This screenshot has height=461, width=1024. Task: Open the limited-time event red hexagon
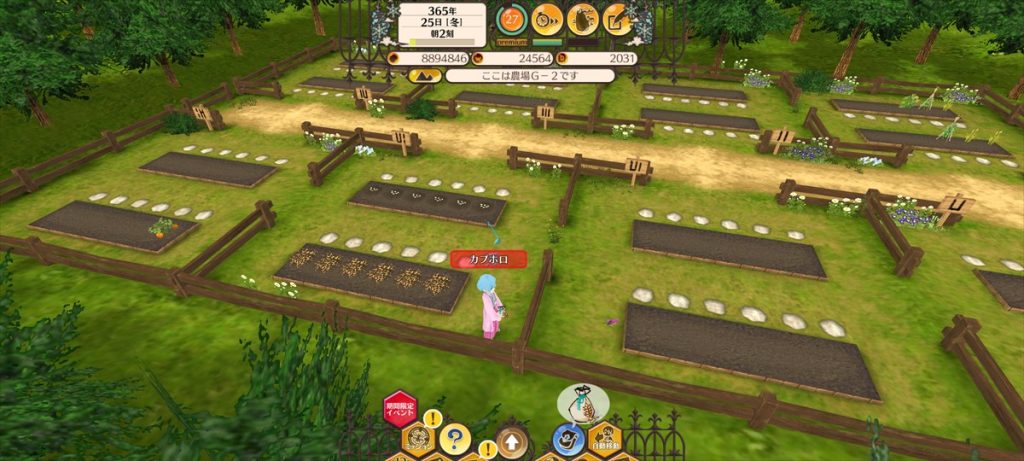(x=400, y=410)
